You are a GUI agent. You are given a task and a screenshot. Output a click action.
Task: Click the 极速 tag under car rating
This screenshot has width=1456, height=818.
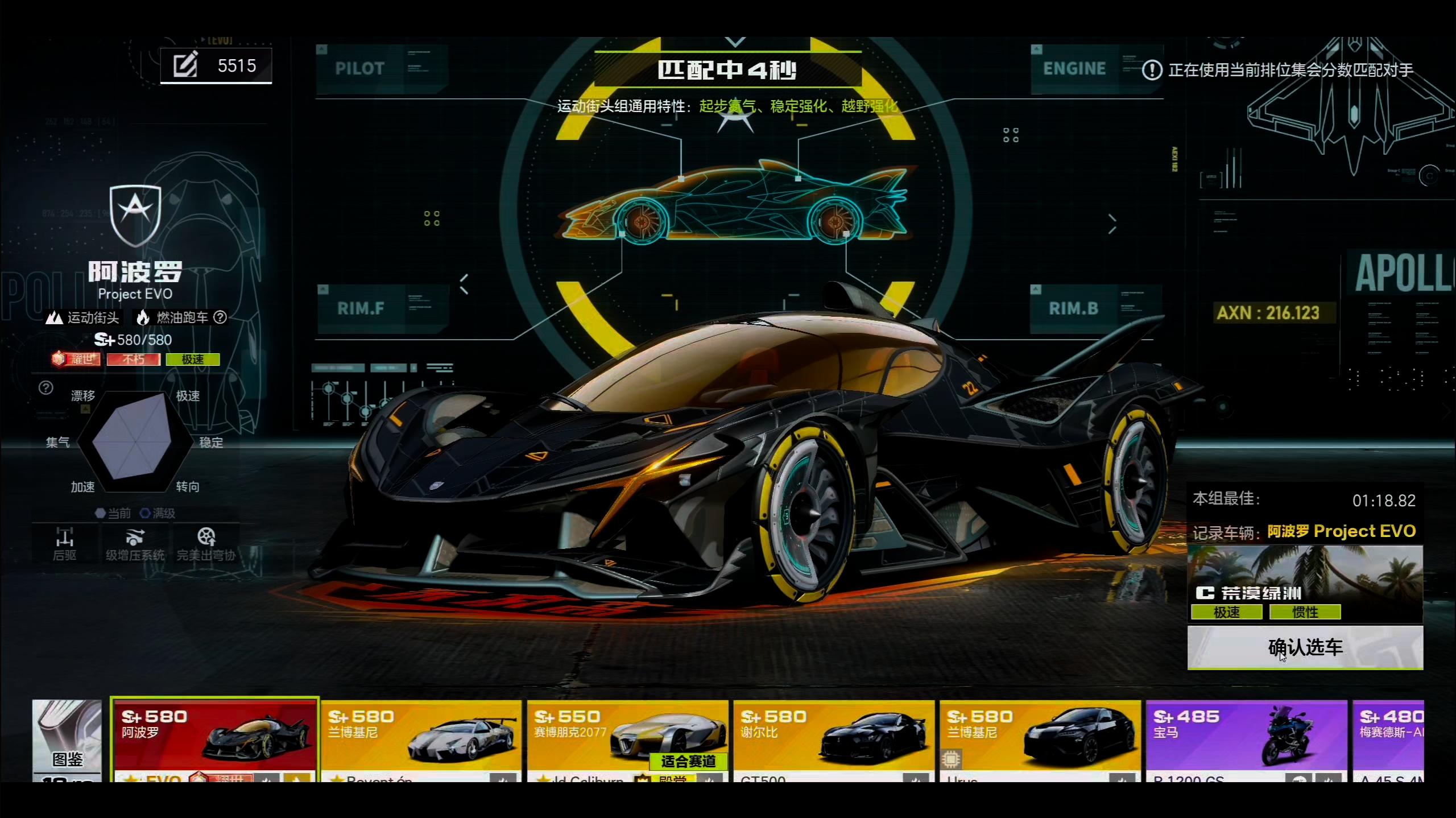pyautogui.click(x=192, y=360)
